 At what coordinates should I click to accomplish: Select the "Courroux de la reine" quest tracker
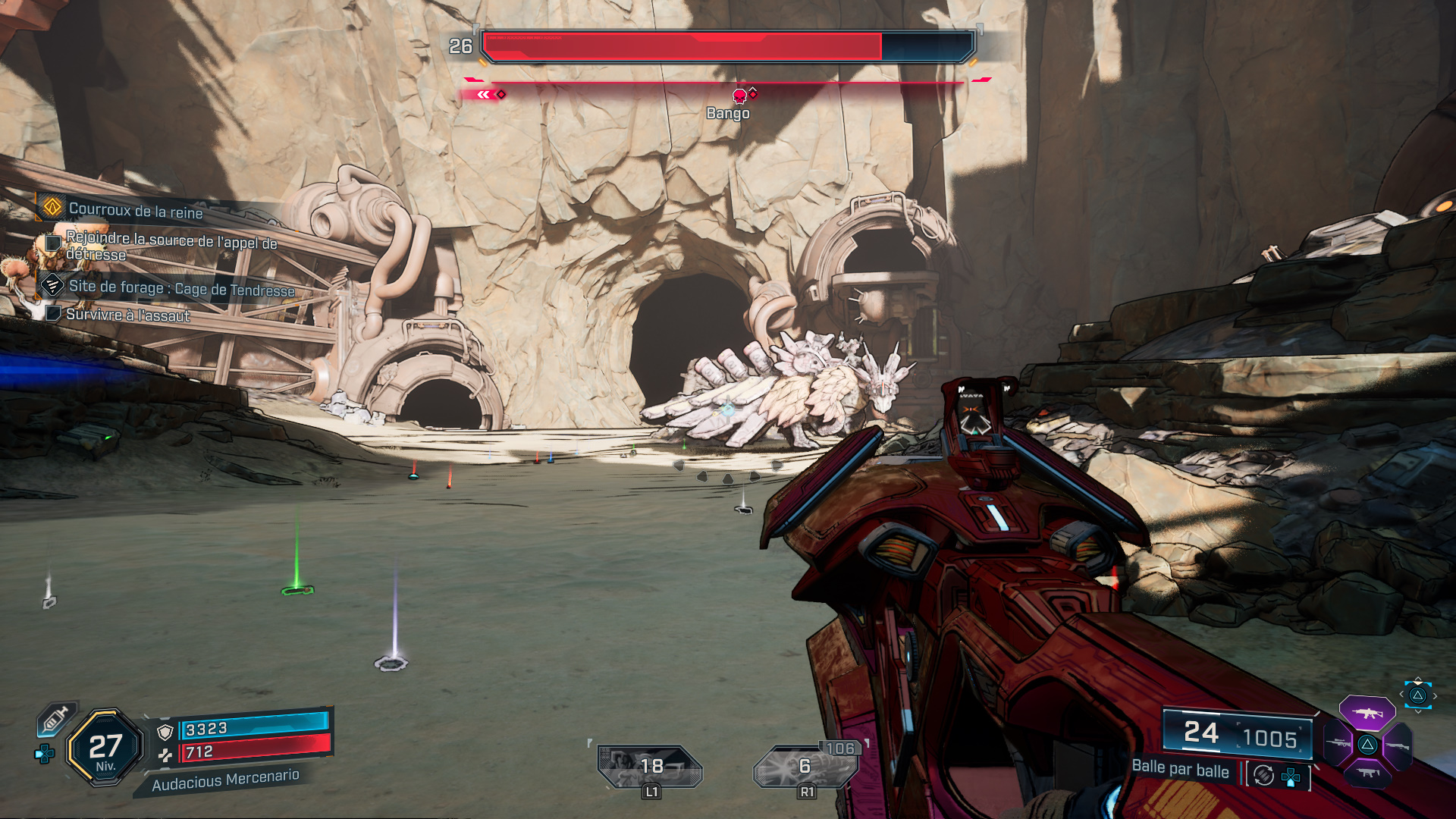(x=135, y=210)
